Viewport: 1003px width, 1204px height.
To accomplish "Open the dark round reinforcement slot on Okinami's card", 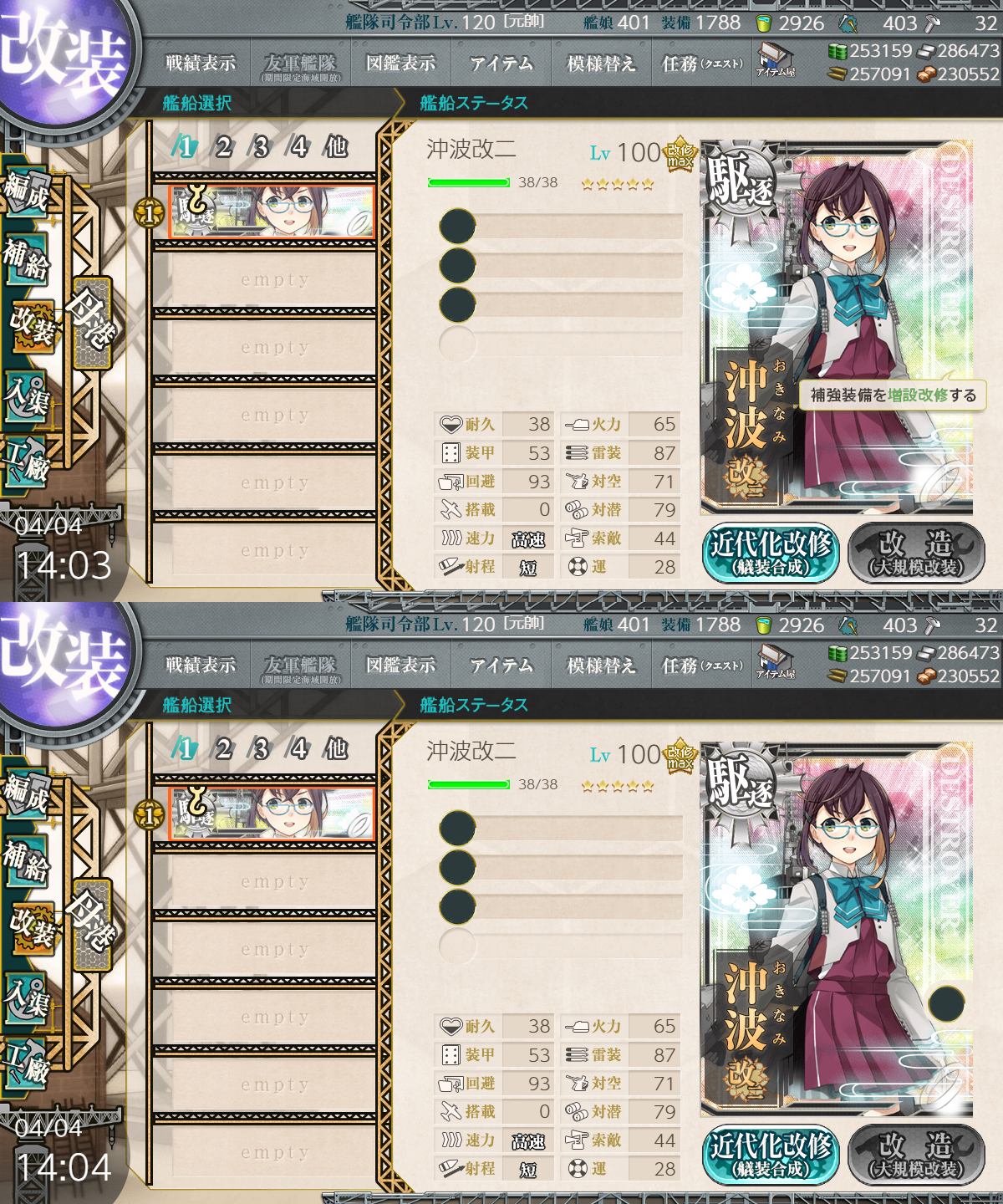I will [945, 1003].
